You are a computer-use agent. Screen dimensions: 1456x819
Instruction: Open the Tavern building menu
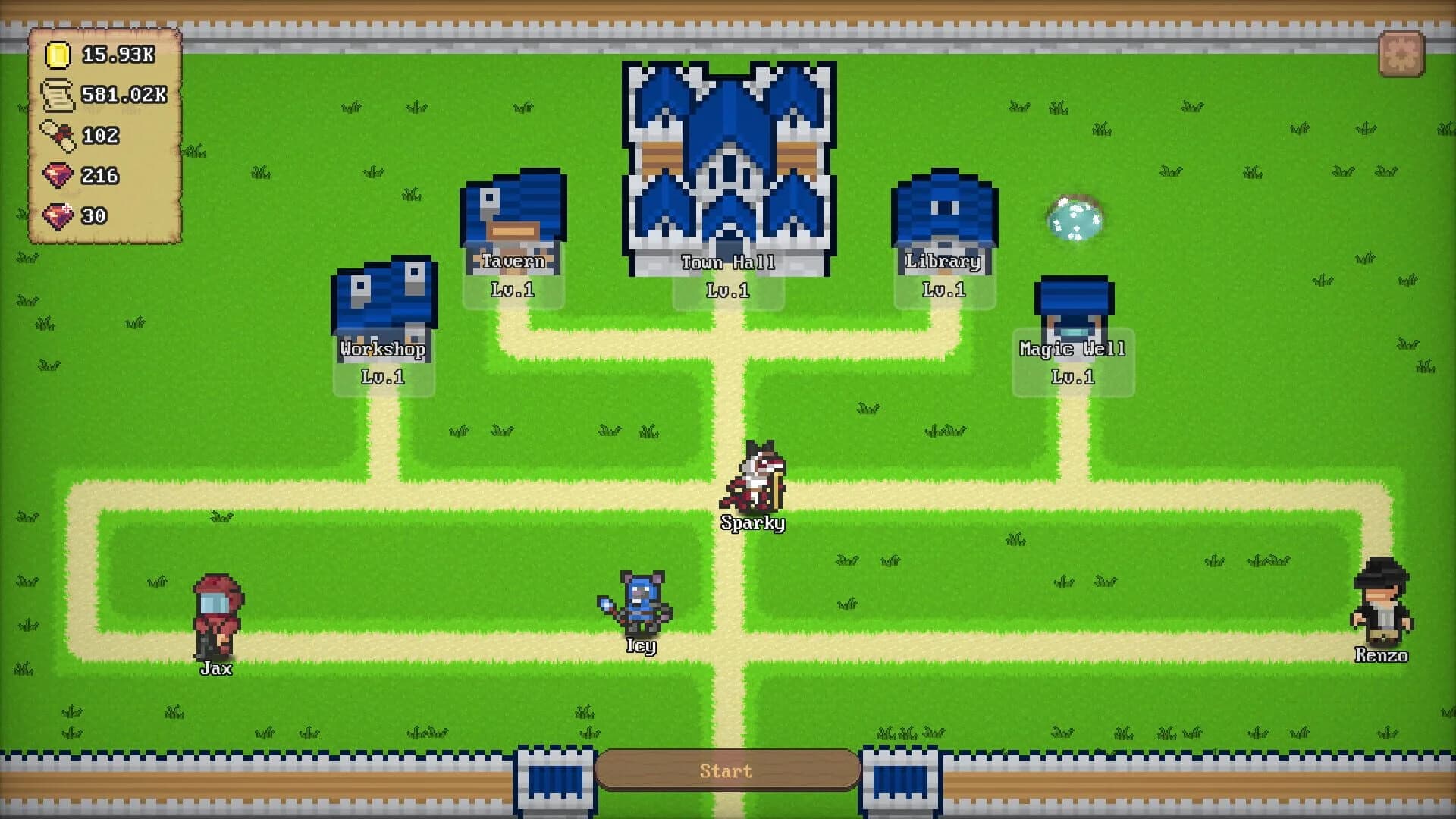point(513,212)
